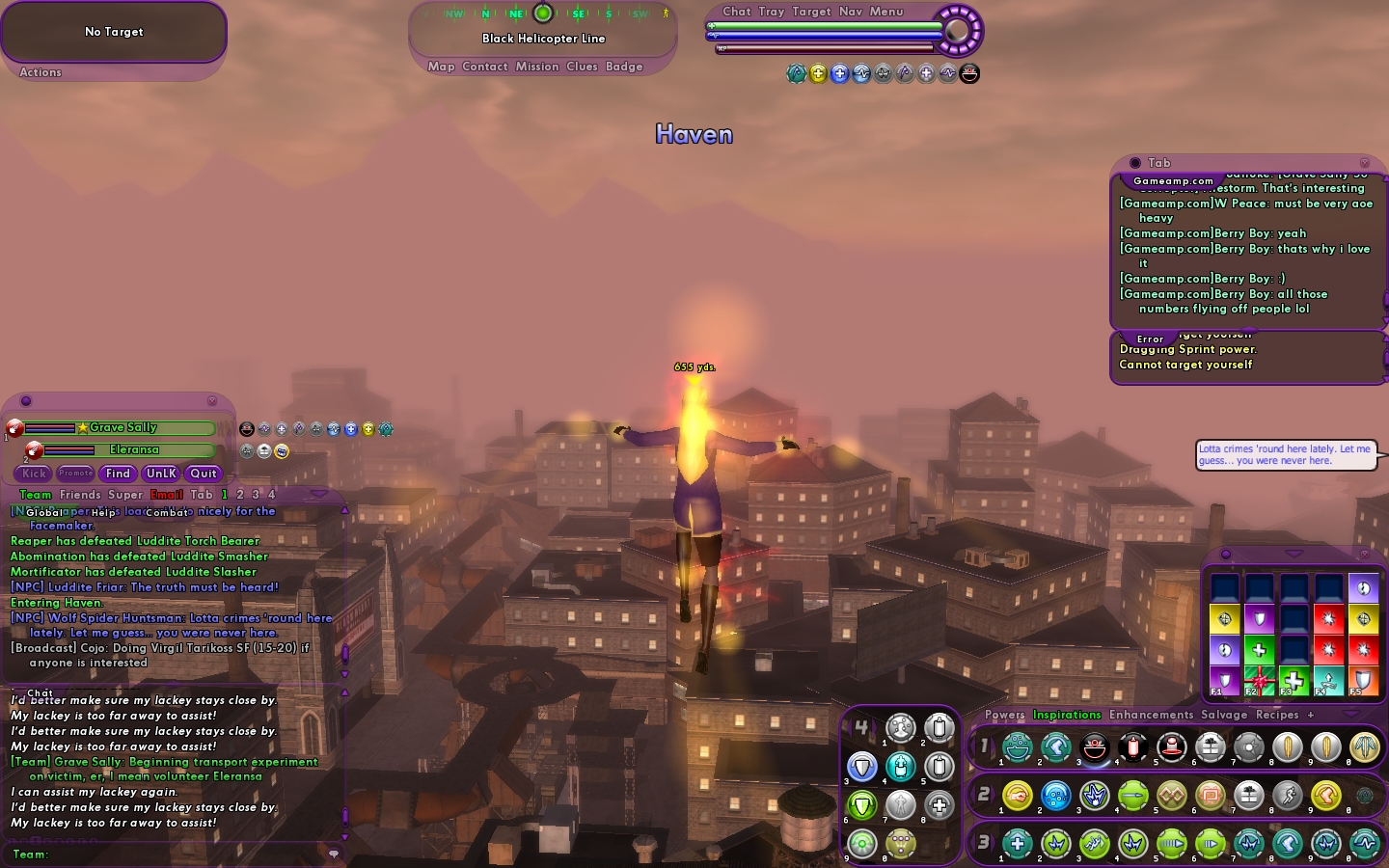Switch to the Friends tab
Image resolution: width=1389 pixels, height=868 pixels.
point(80,495)
